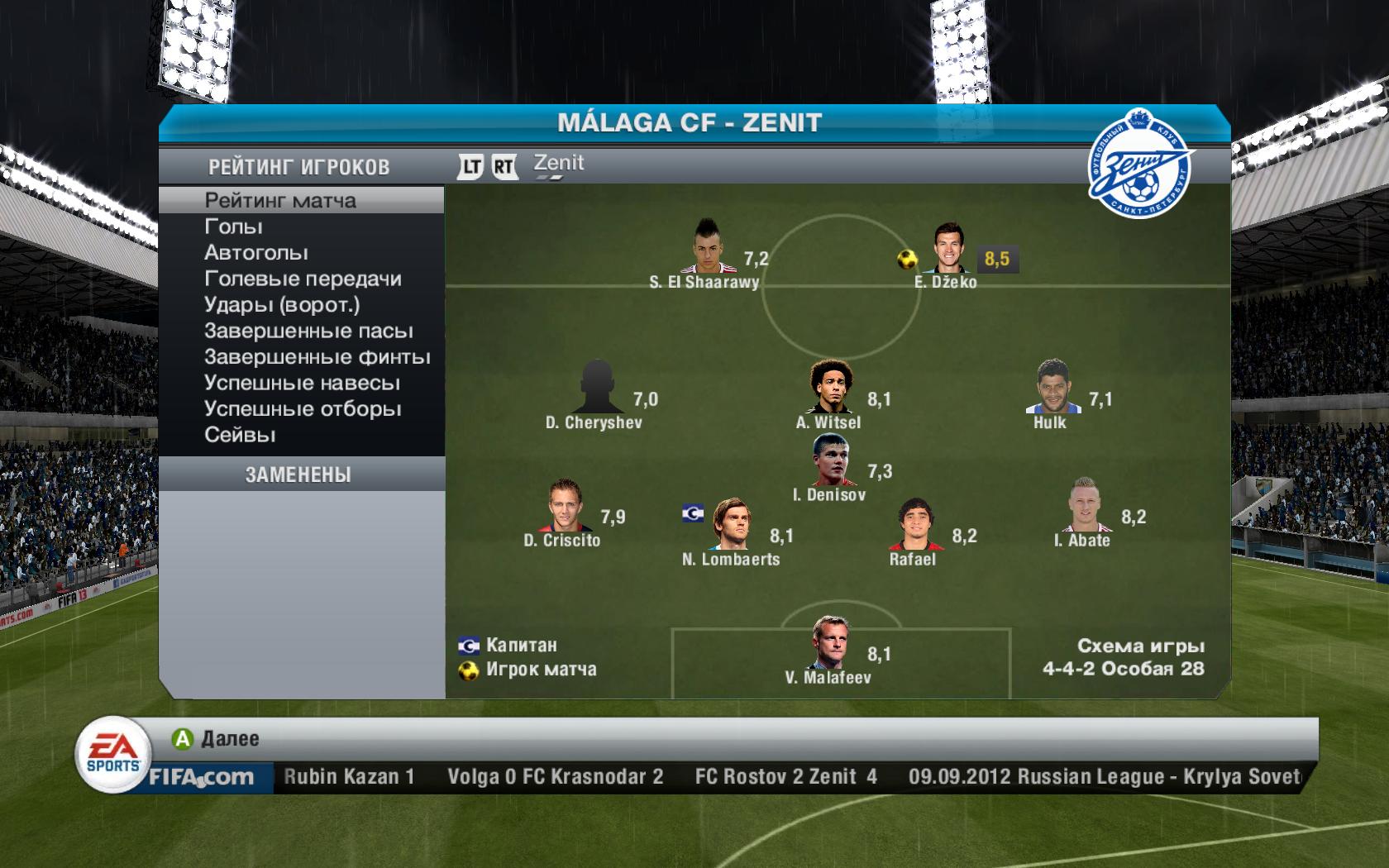Choose the Голы stat entry

233,227
